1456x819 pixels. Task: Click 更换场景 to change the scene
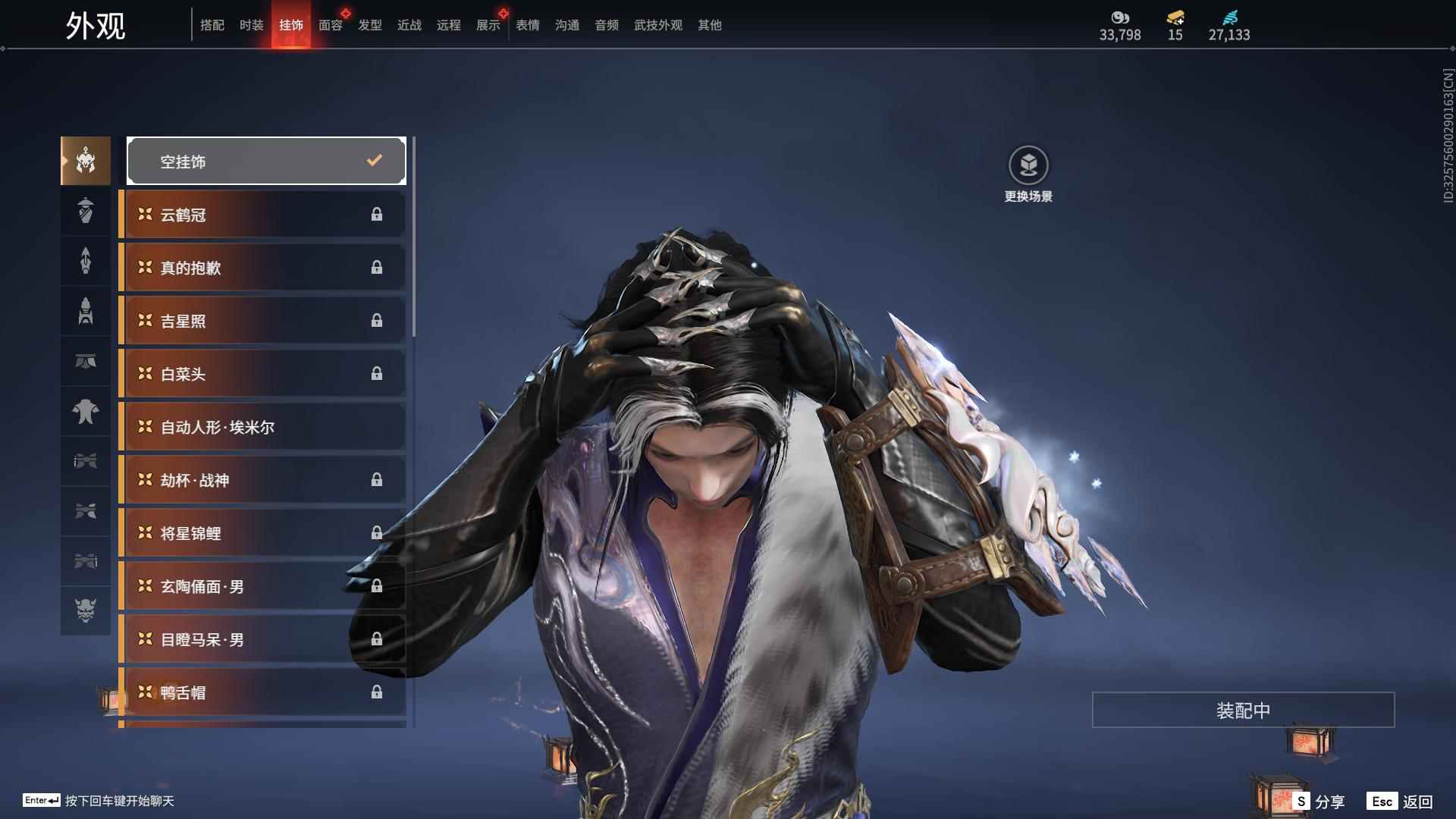click(x=1028, y=174)
